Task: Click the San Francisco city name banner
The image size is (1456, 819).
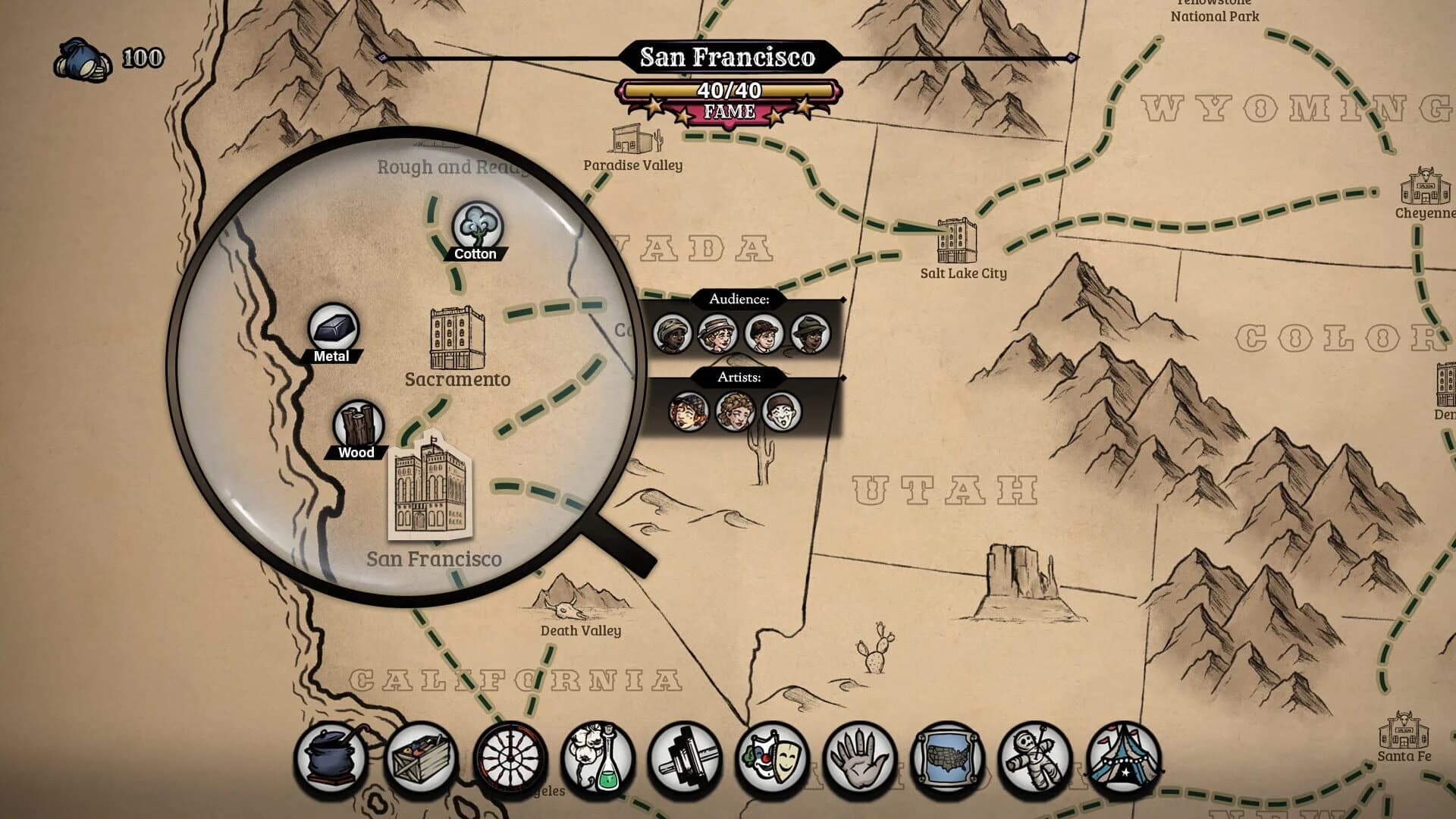Action: 728,56
